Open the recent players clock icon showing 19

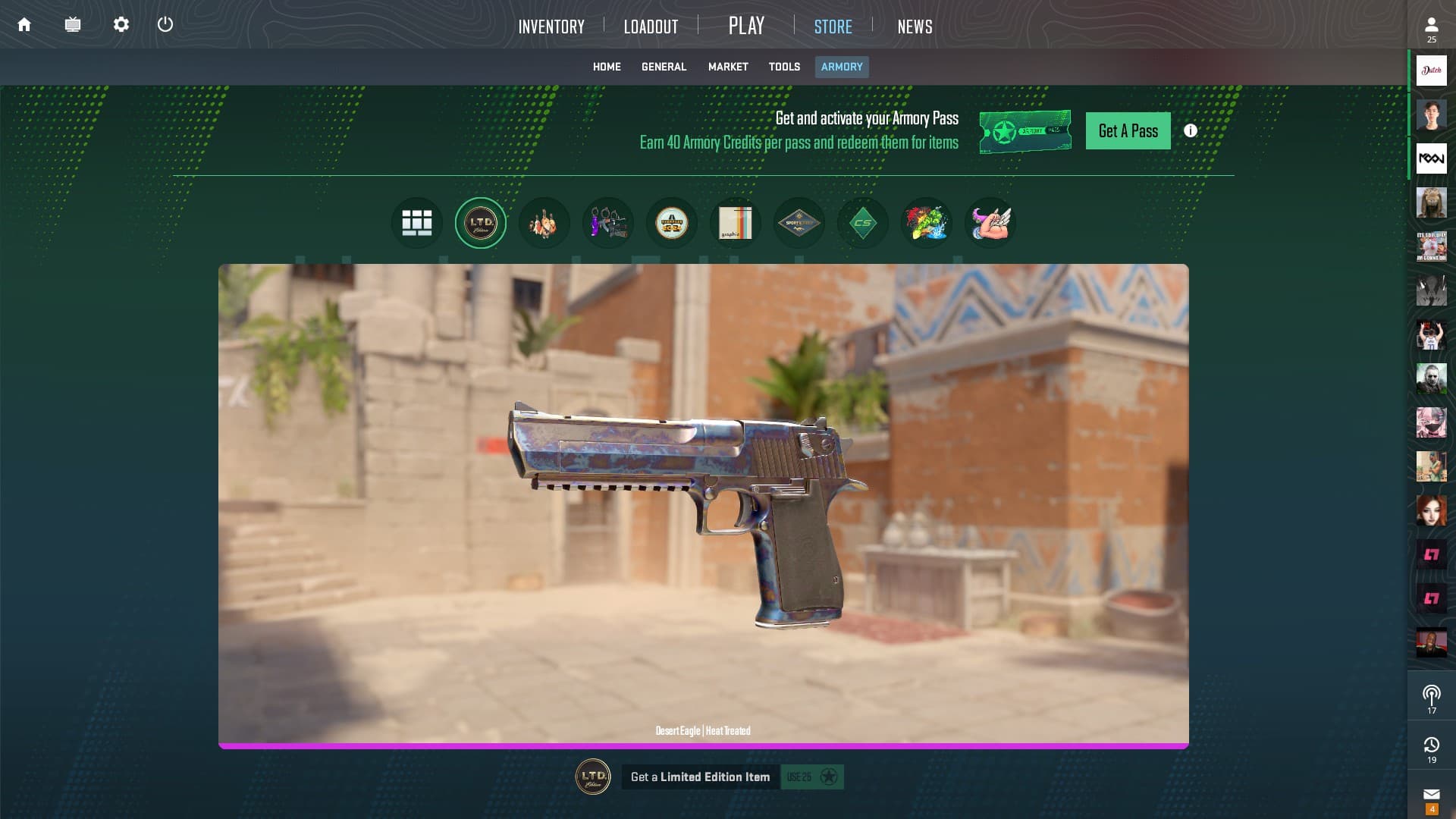point(1431,745)
